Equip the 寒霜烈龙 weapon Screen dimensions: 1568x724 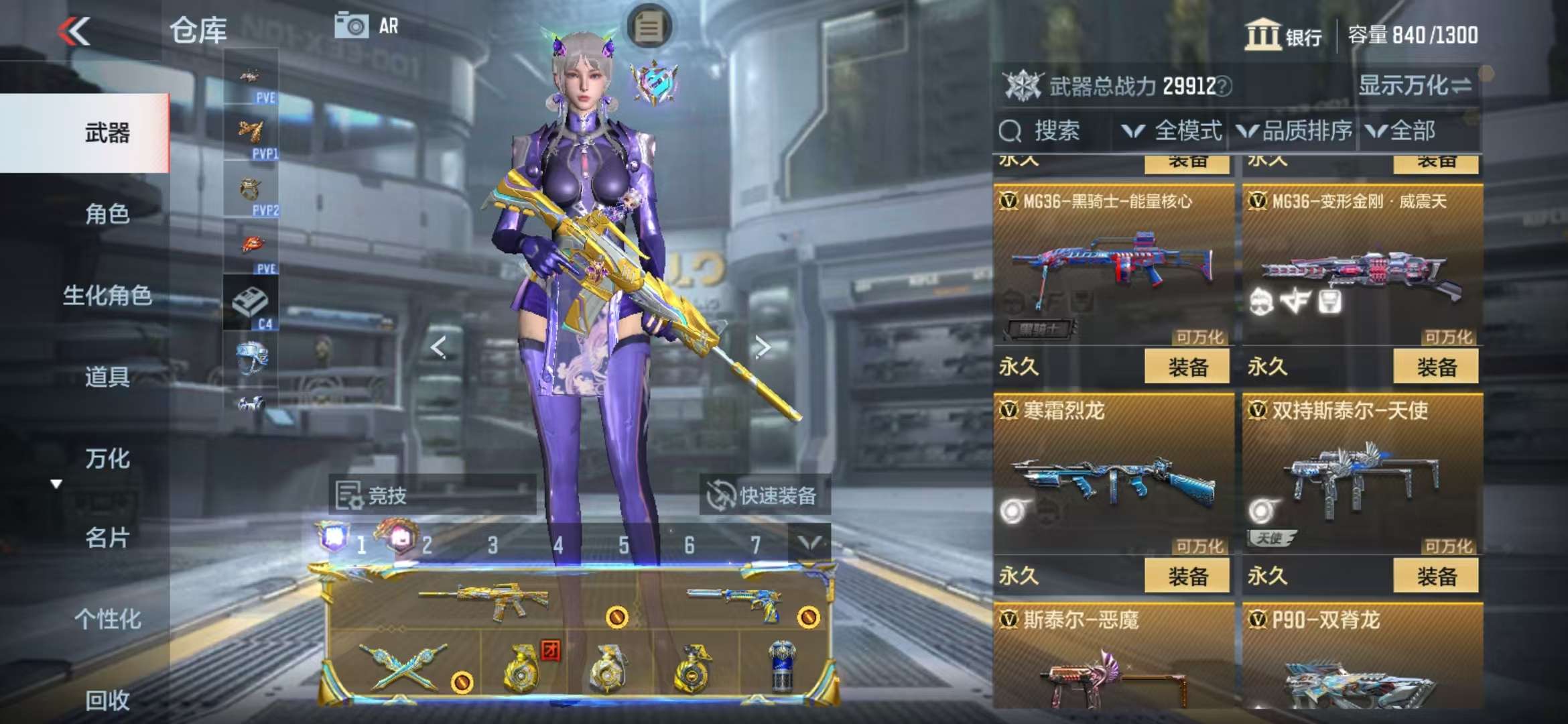coord(1187,576)
